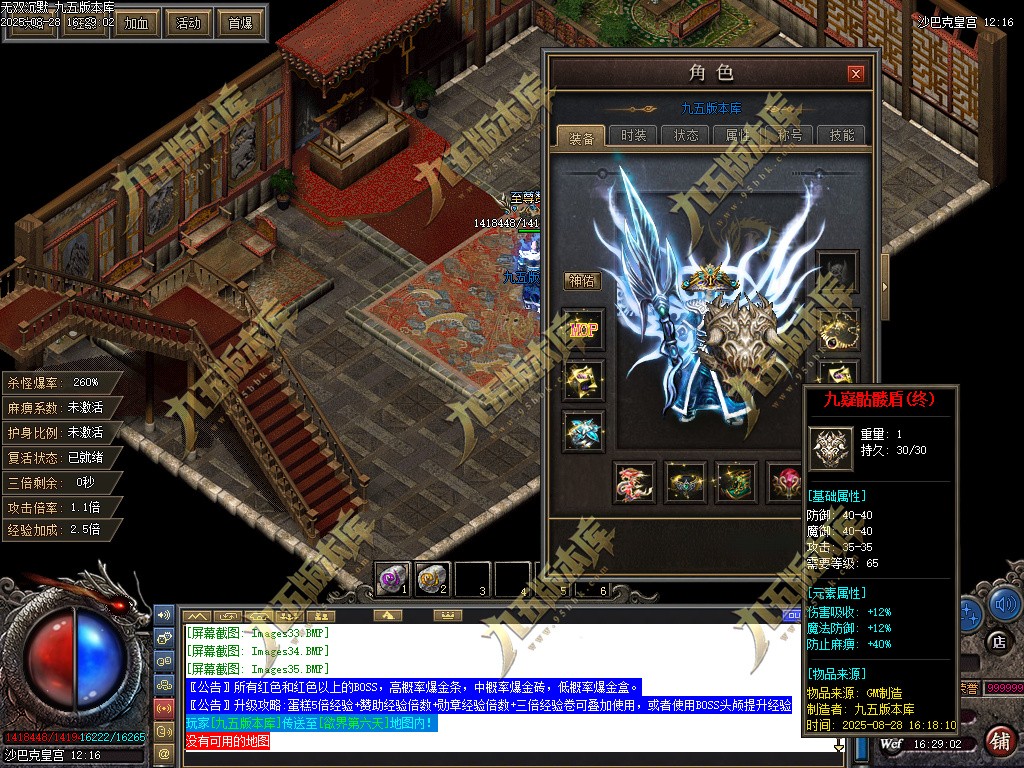1024x768 pixels.
Task: Select the pink orb equipment slot
Action: coord(784,482)
